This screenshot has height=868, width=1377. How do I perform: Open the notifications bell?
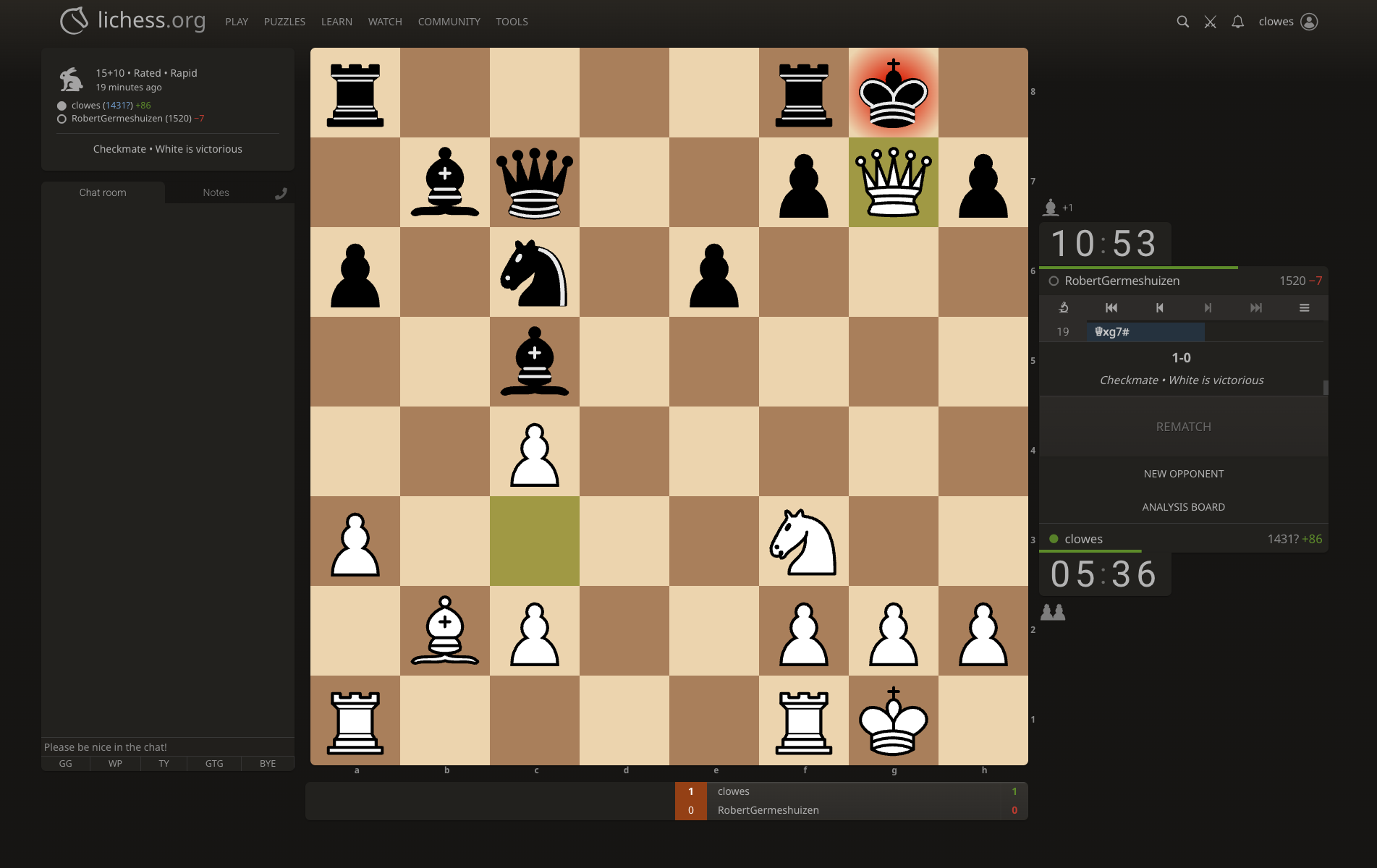click(x=1237, y=21)
